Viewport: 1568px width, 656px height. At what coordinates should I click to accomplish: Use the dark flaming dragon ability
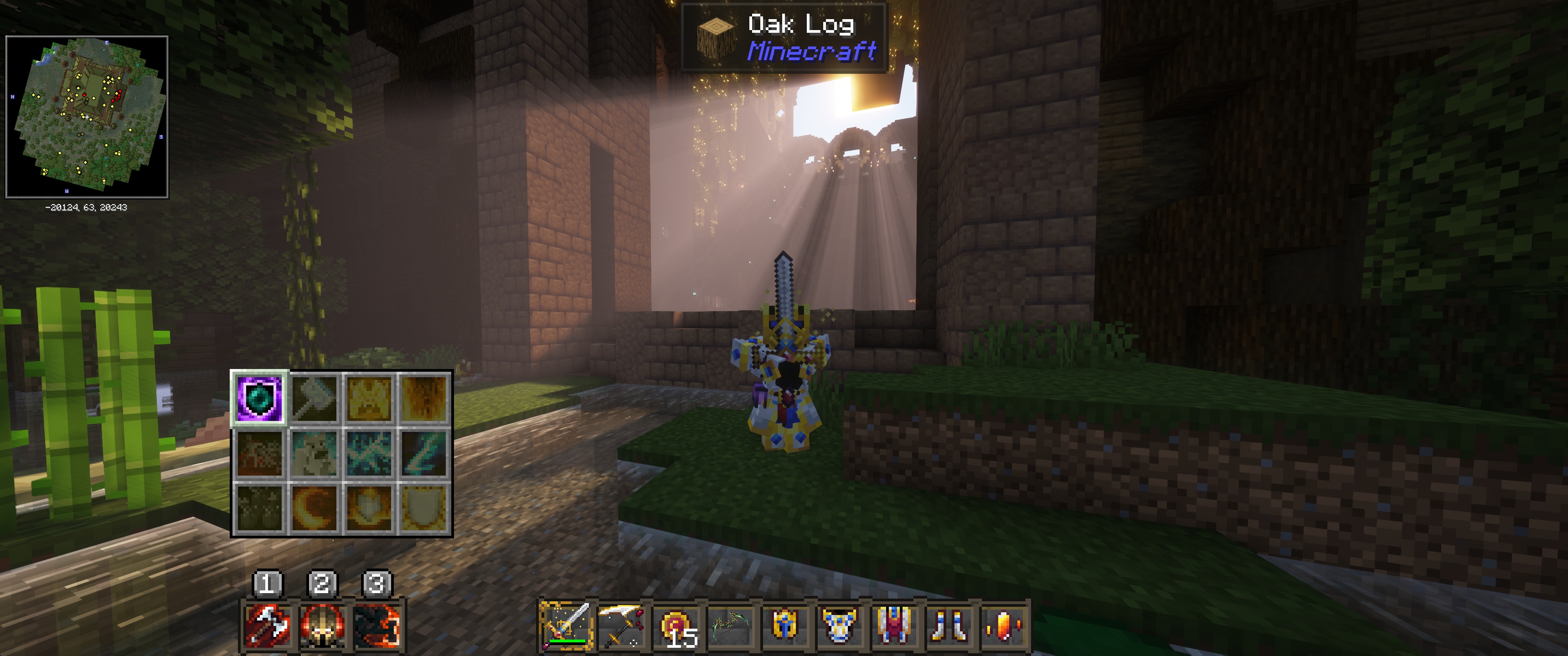click(377, 625)
